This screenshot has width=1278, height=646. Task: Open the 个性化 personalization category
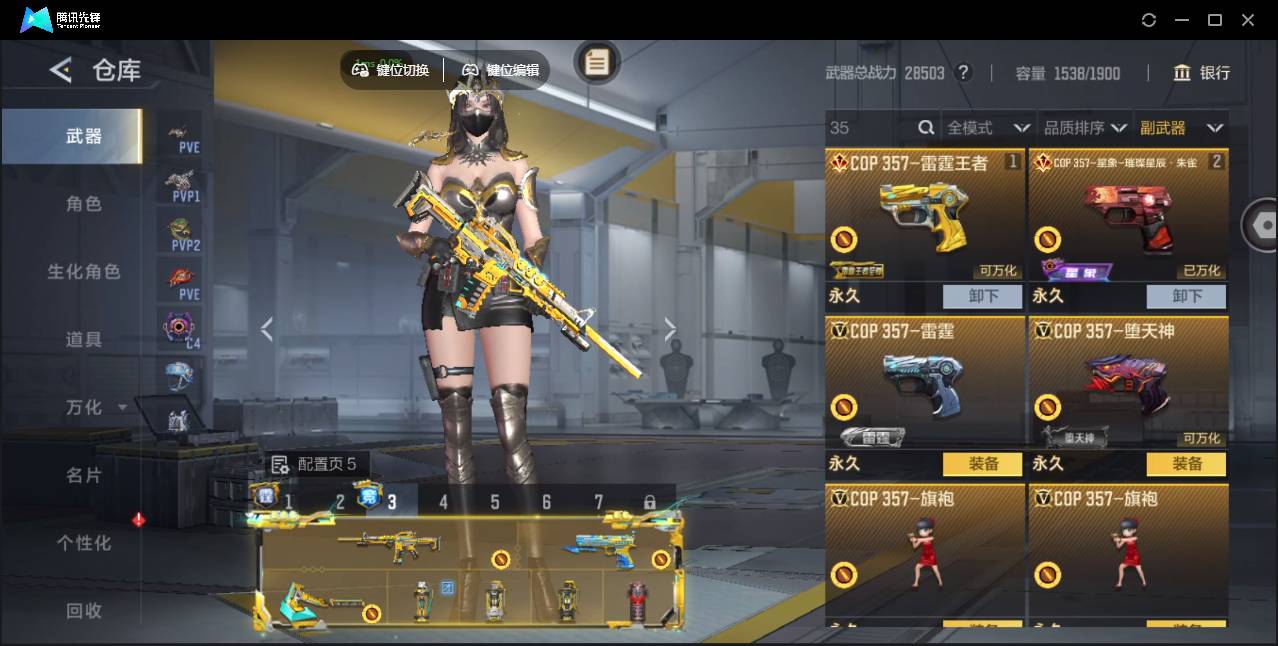click(x=84, y=543)
